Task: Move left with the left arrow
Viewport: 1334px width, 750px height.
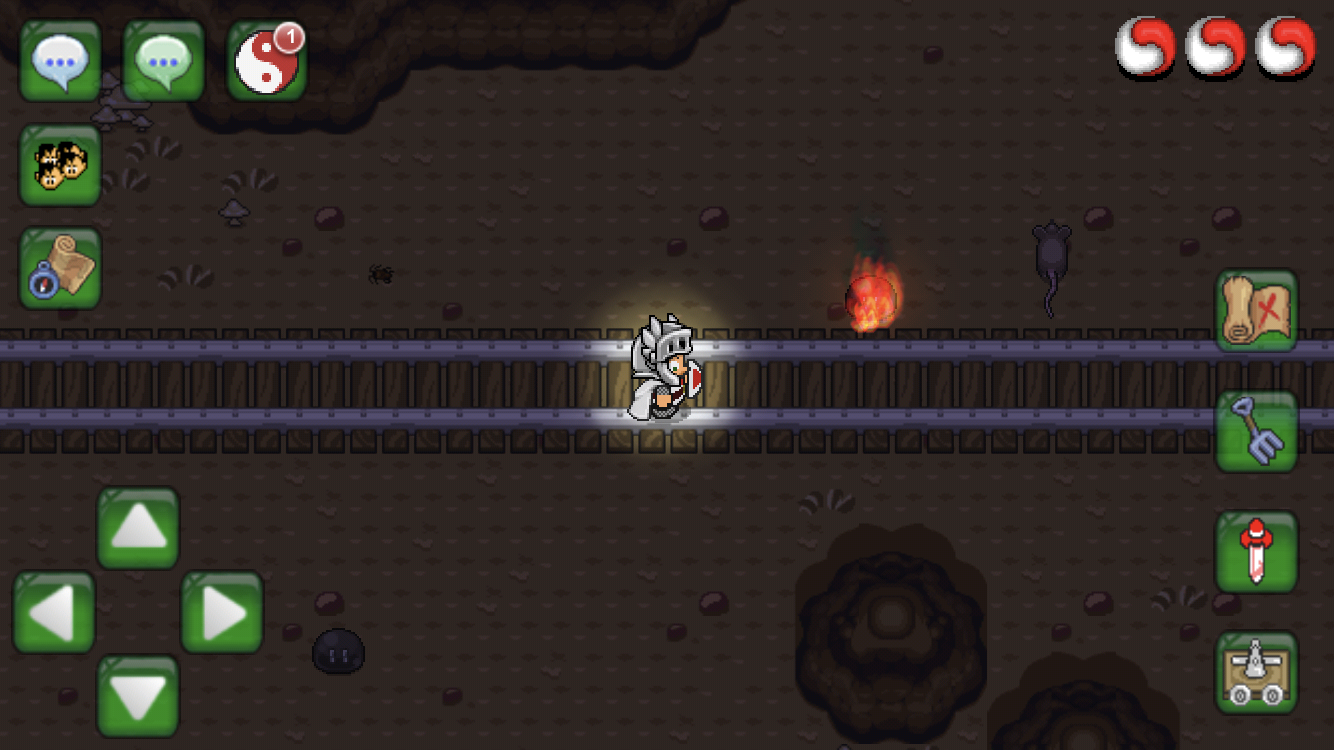Action: 54,612
